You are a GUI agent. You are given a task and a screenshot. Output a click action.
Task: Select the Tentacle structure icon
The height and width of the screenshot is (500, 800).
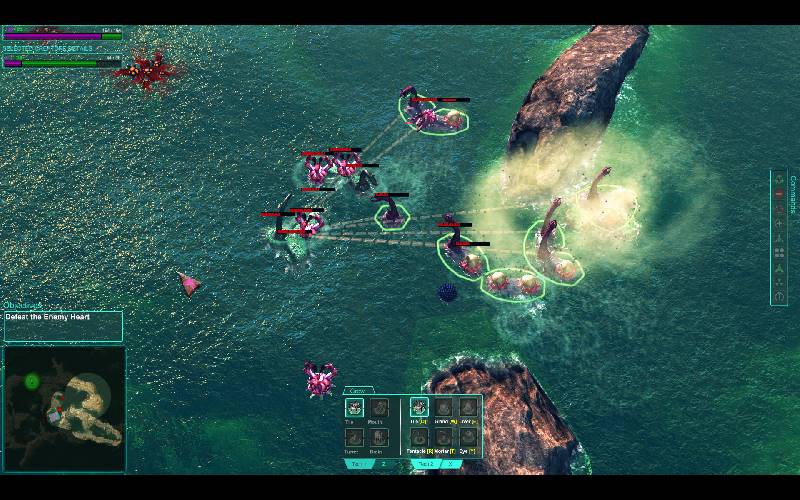coord(419,437)
